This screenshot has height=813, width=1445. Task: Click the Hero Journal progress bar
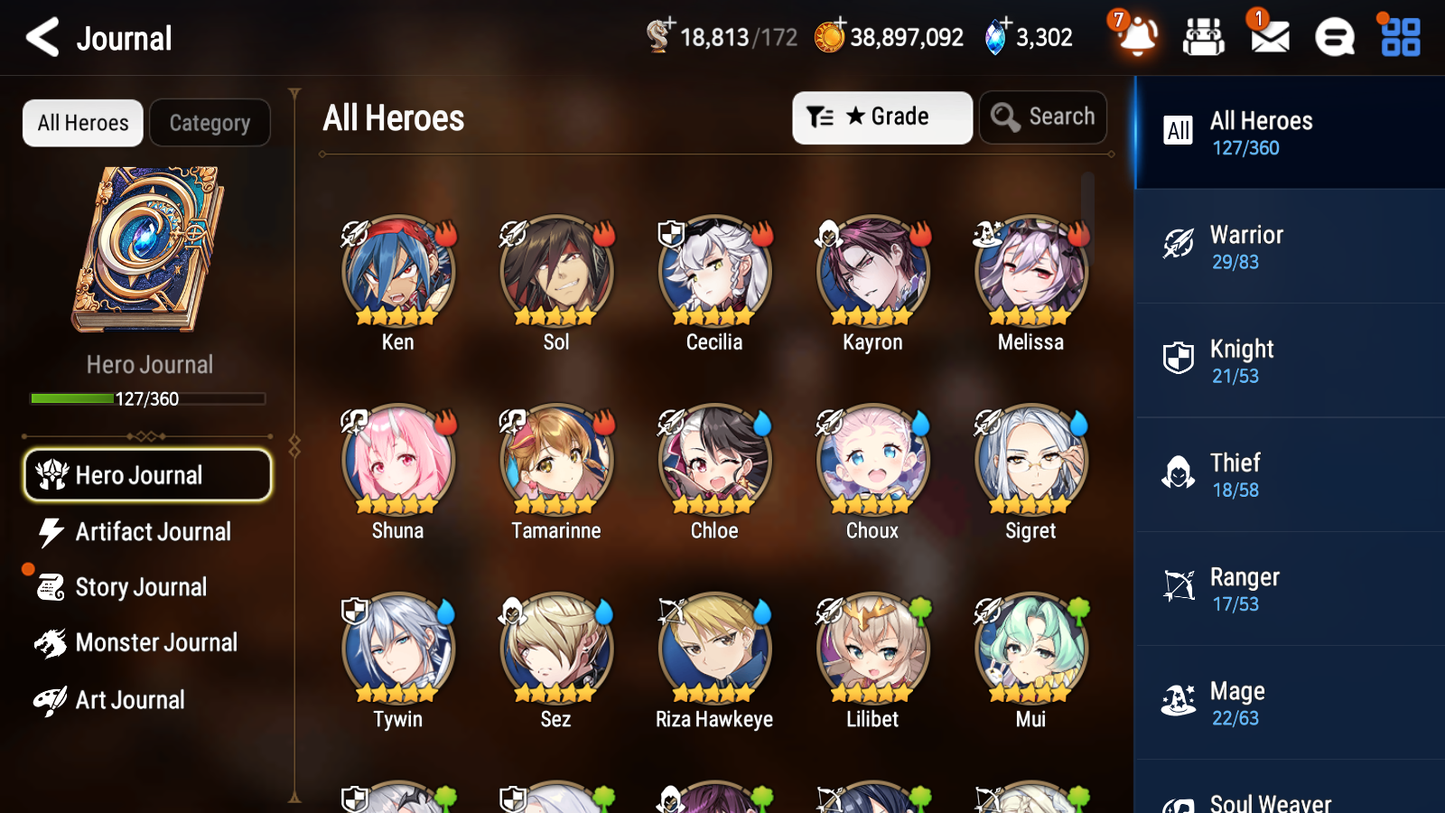[x=149, y=398]
